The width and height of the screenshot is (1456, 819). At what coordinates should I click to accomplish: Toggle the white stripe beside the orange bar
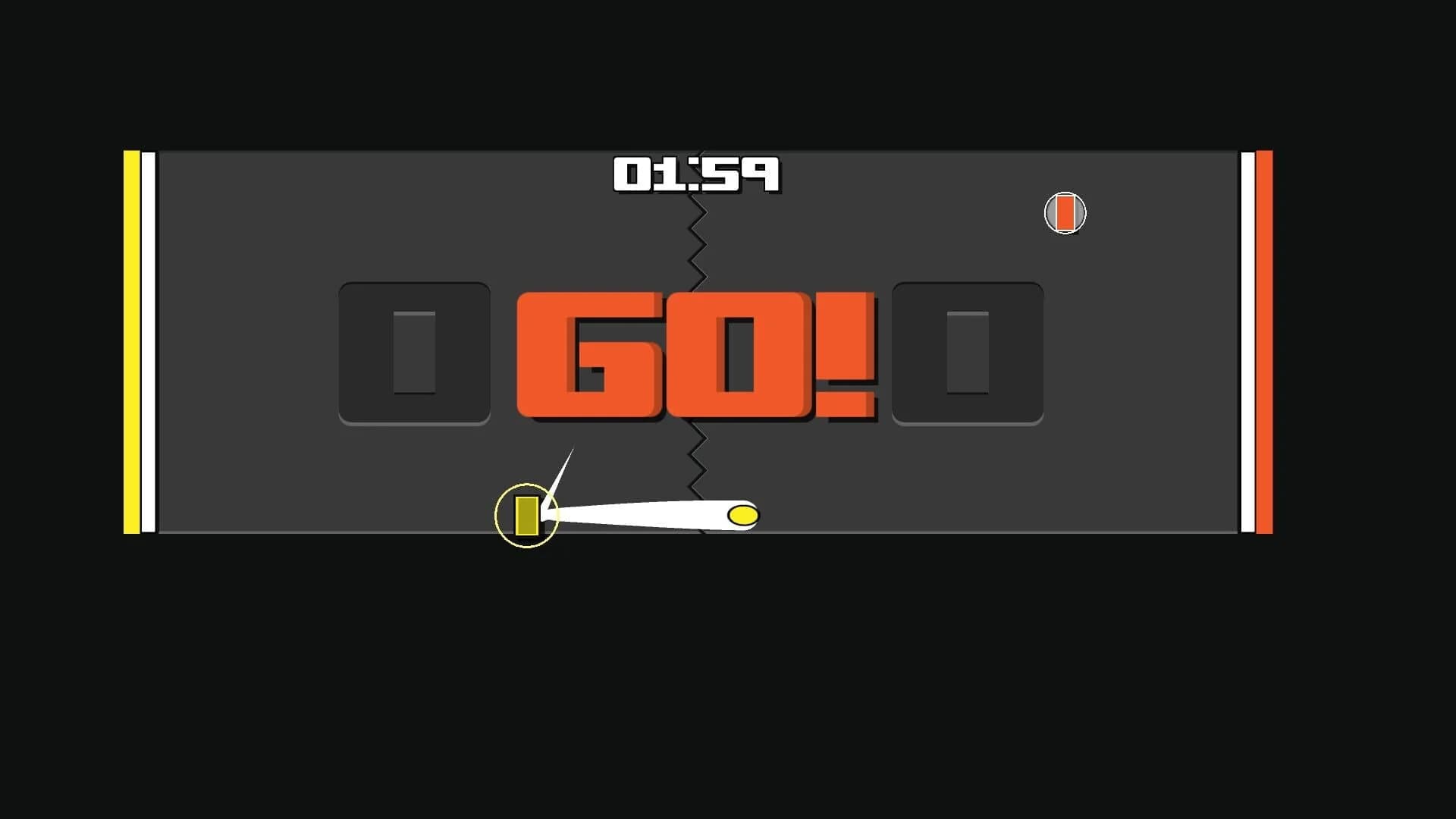pyautogui.click(x=1247, y=341)
